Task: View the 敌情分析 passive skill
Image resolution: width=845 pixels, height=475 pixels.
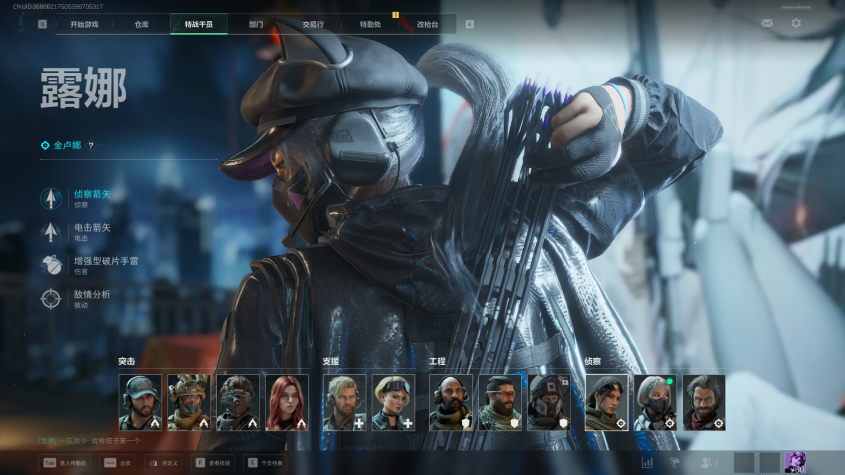Action: [x=91, y=297]
